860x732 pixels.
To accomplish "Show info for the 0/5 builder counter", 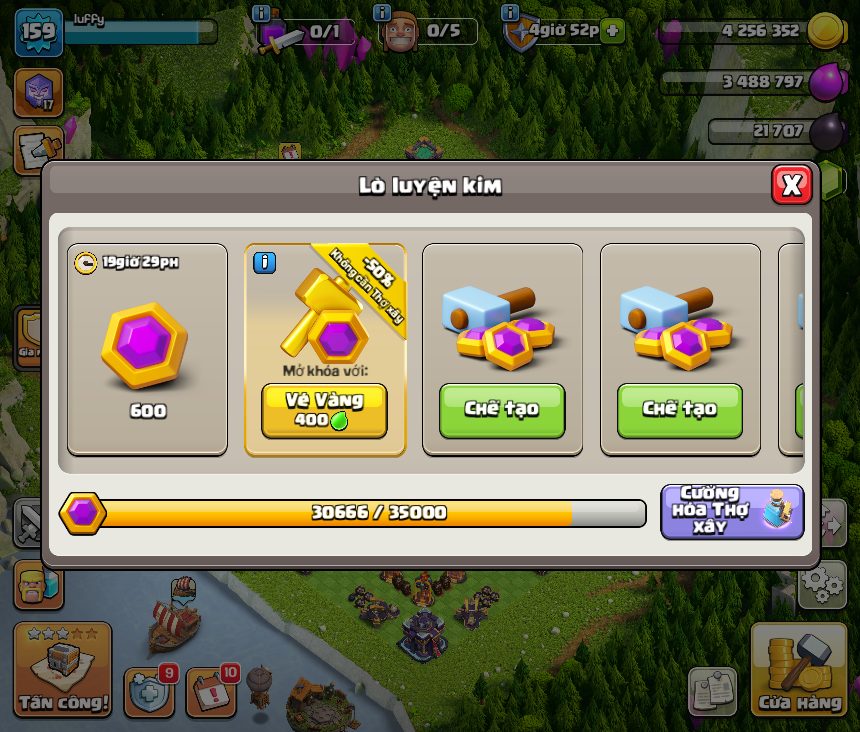I will (x=382, y=13).
